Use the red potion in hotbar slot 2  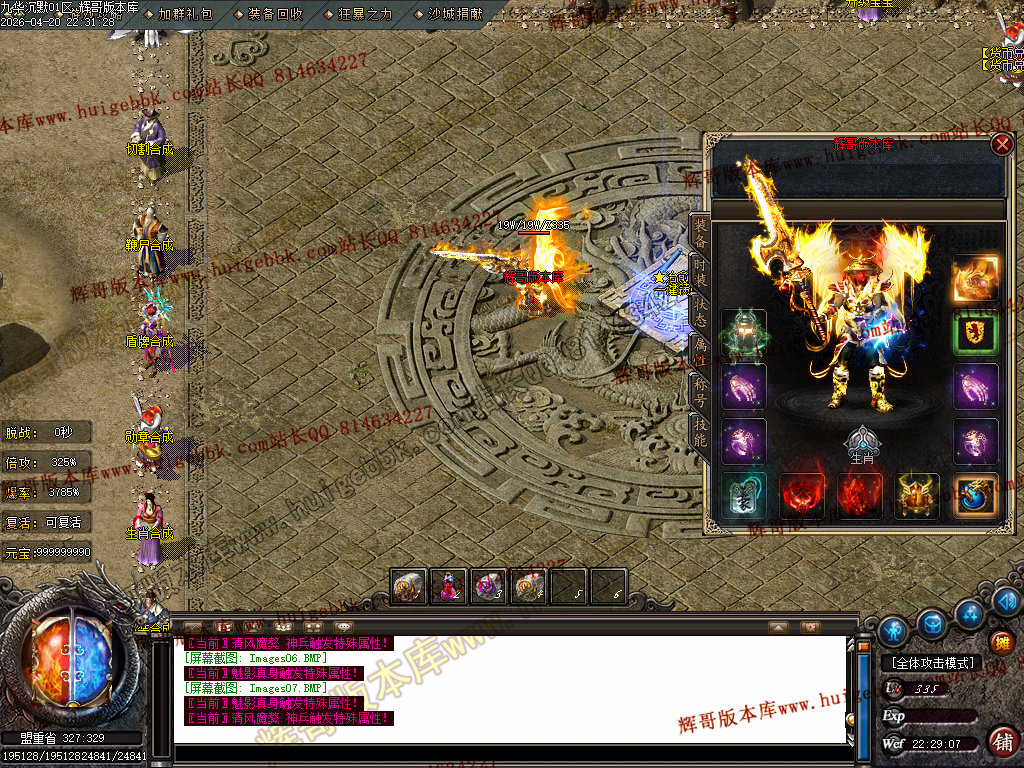pyautogui.click(x=448, y=586)
